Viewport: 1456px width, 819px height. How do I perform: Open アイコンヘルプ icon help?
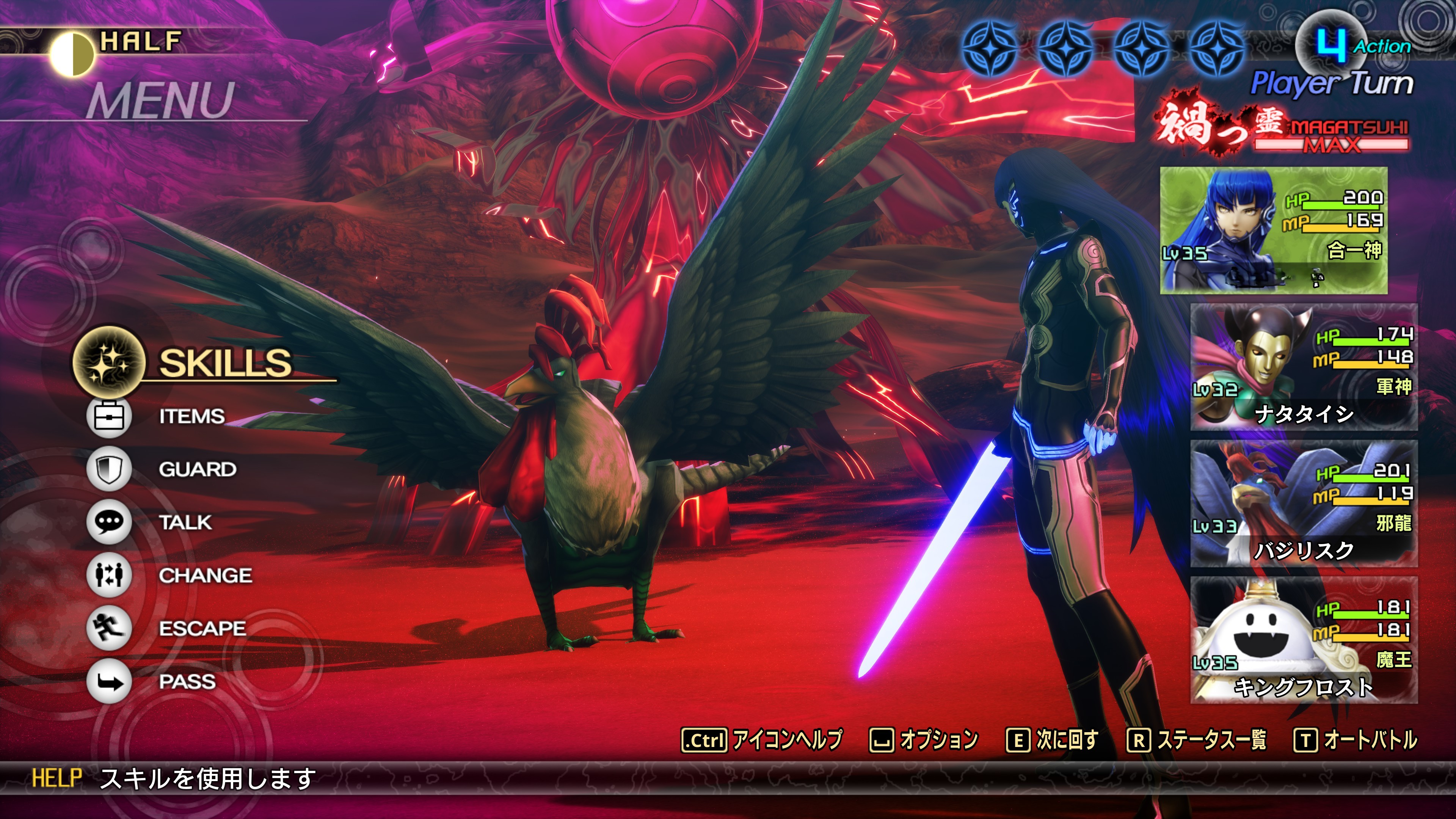coord(762,739)
